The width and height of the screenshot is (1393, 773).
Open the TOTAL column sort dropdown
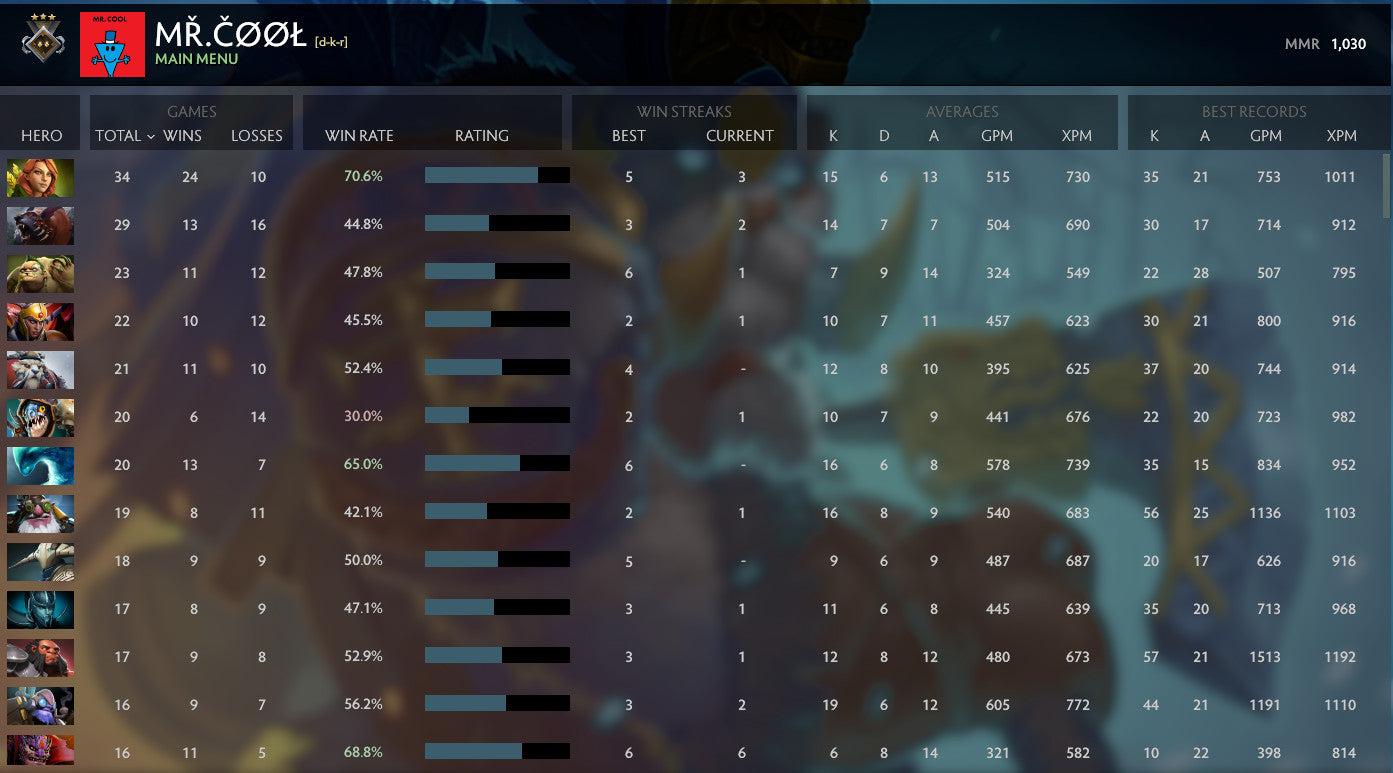(122, 136)
